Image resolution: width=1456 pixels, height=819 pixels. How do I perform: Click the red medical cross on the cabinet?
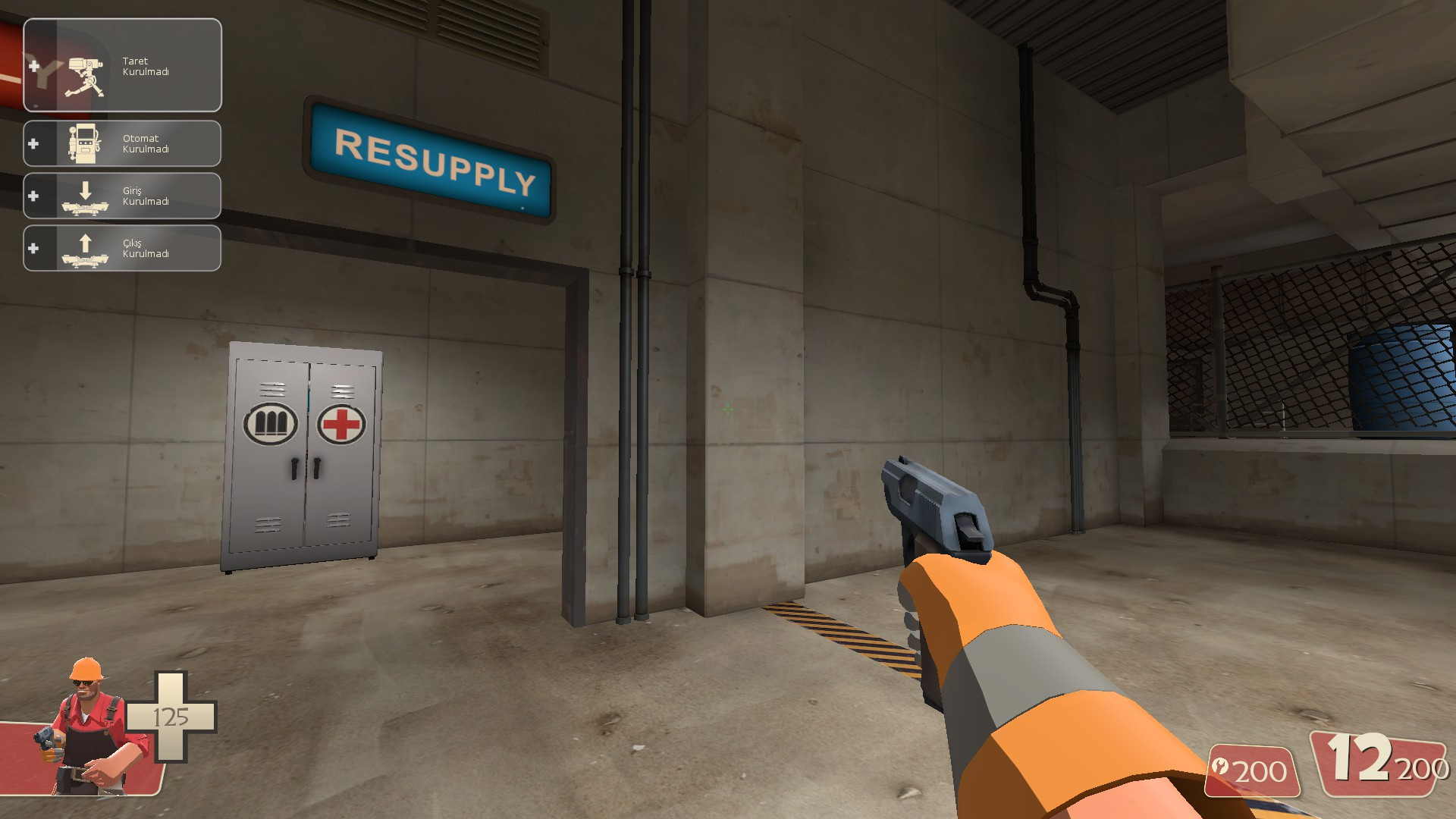(341, 425)
